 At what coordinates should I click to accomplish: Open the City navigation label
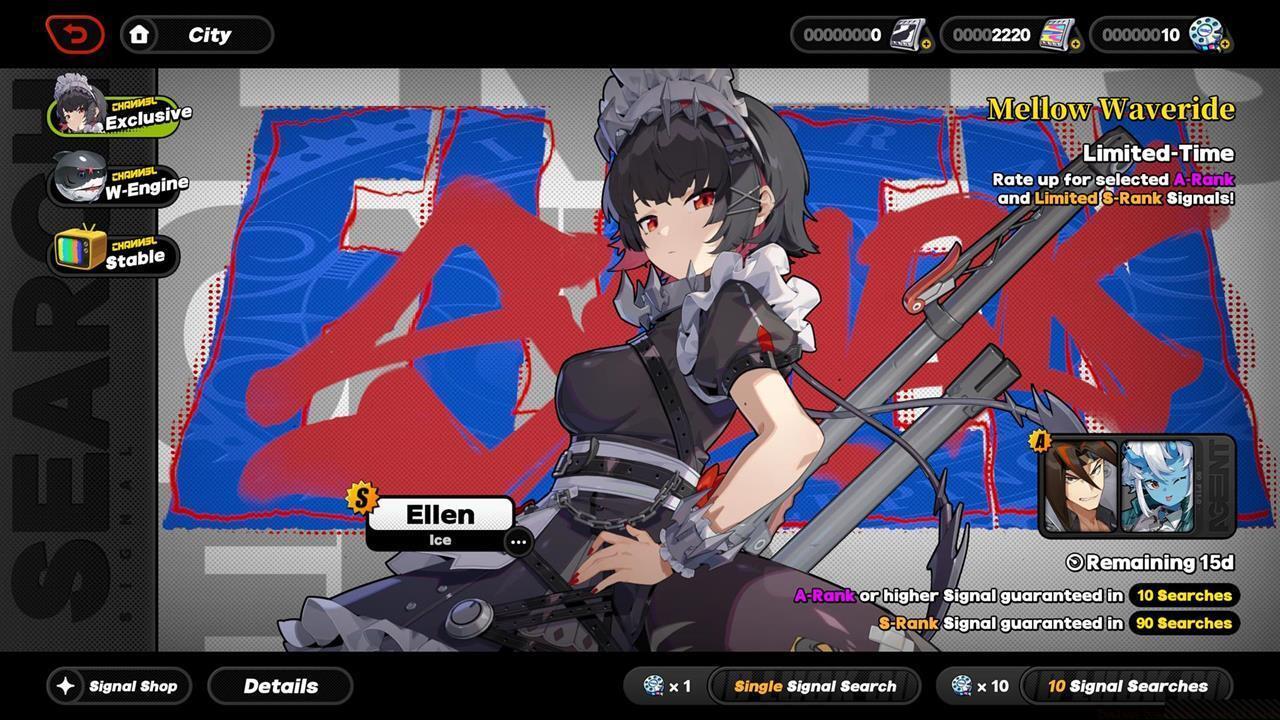tap(210, 34)
